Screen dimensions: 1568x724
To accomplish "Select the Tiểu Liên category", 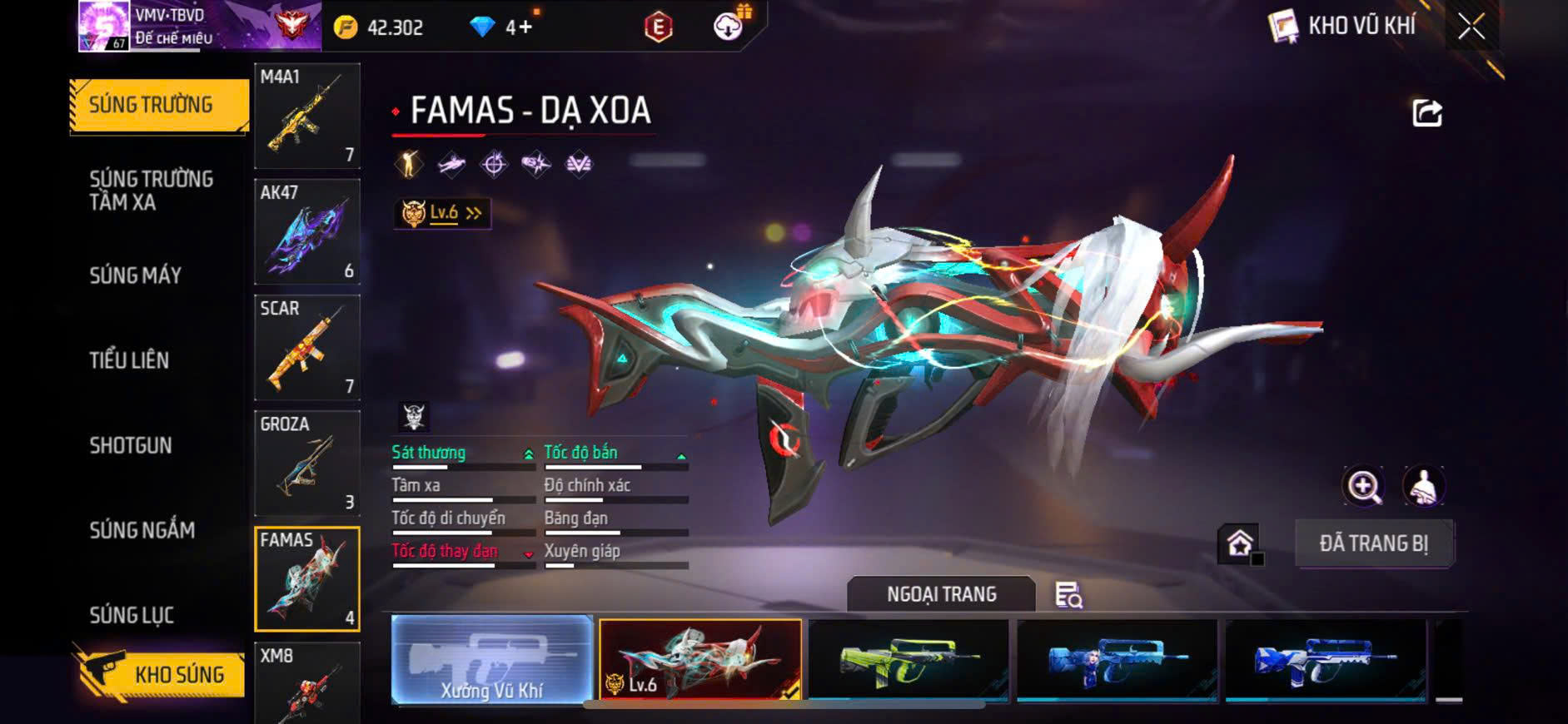I will point(129,360).
